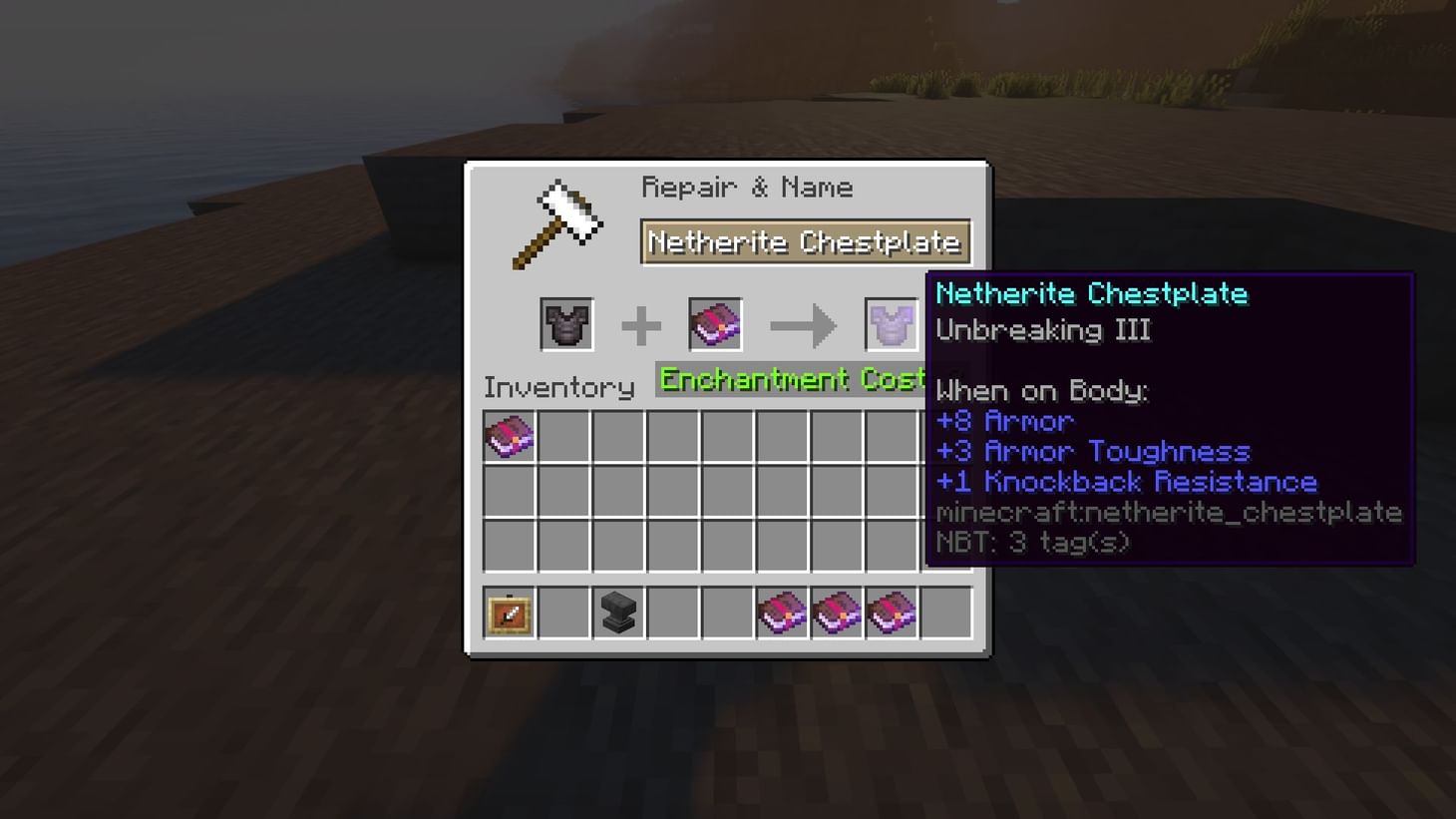The image size is (1456, 819).
Task: Select the last enchanted book in the hotbar
Action: pyautogui.click(x=891, y=613)
